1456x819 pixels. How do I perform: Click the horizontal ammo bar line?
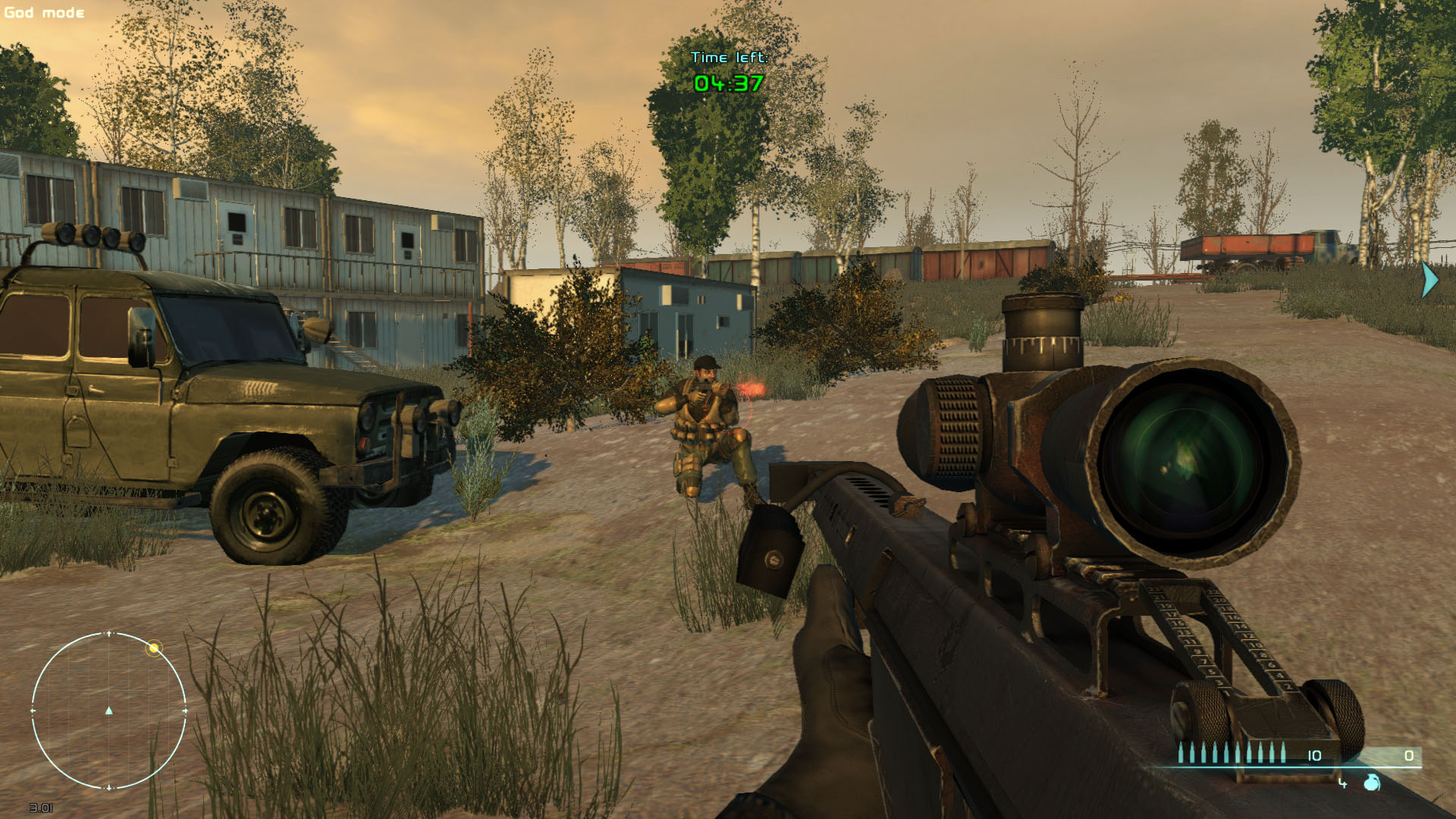tap(1289, 767)
